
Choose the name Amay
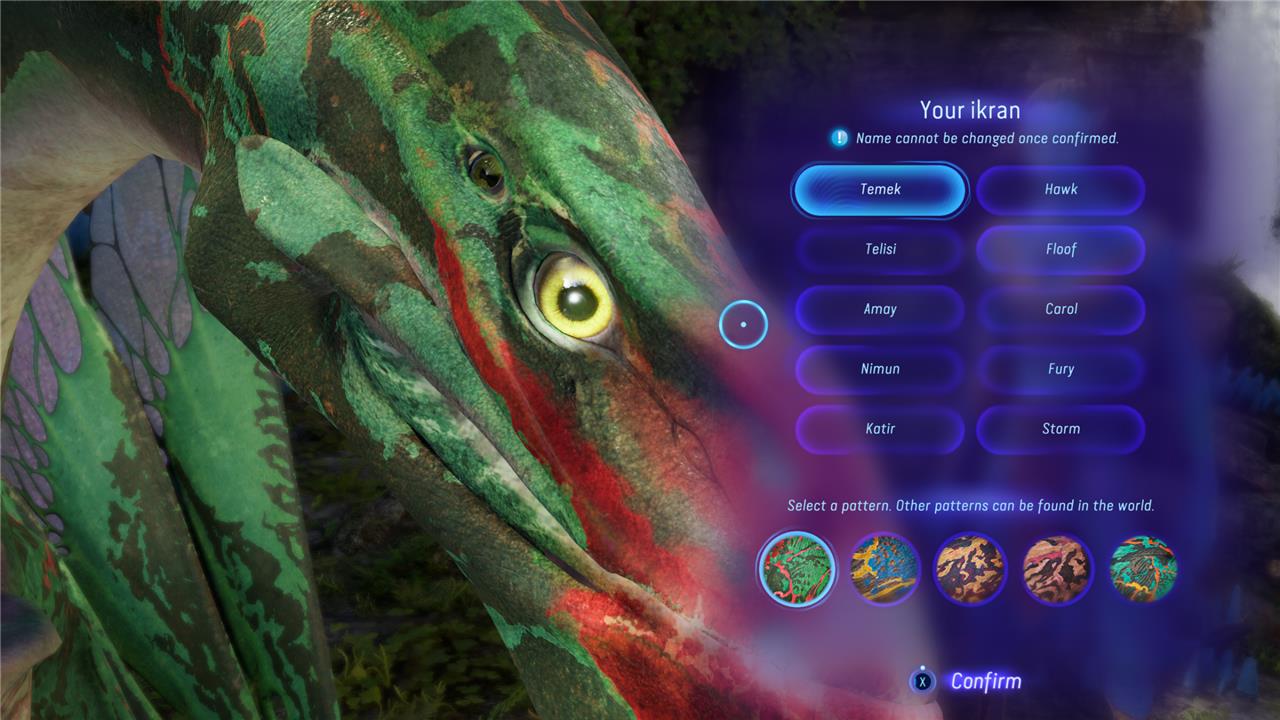click(x=880, y=309)
